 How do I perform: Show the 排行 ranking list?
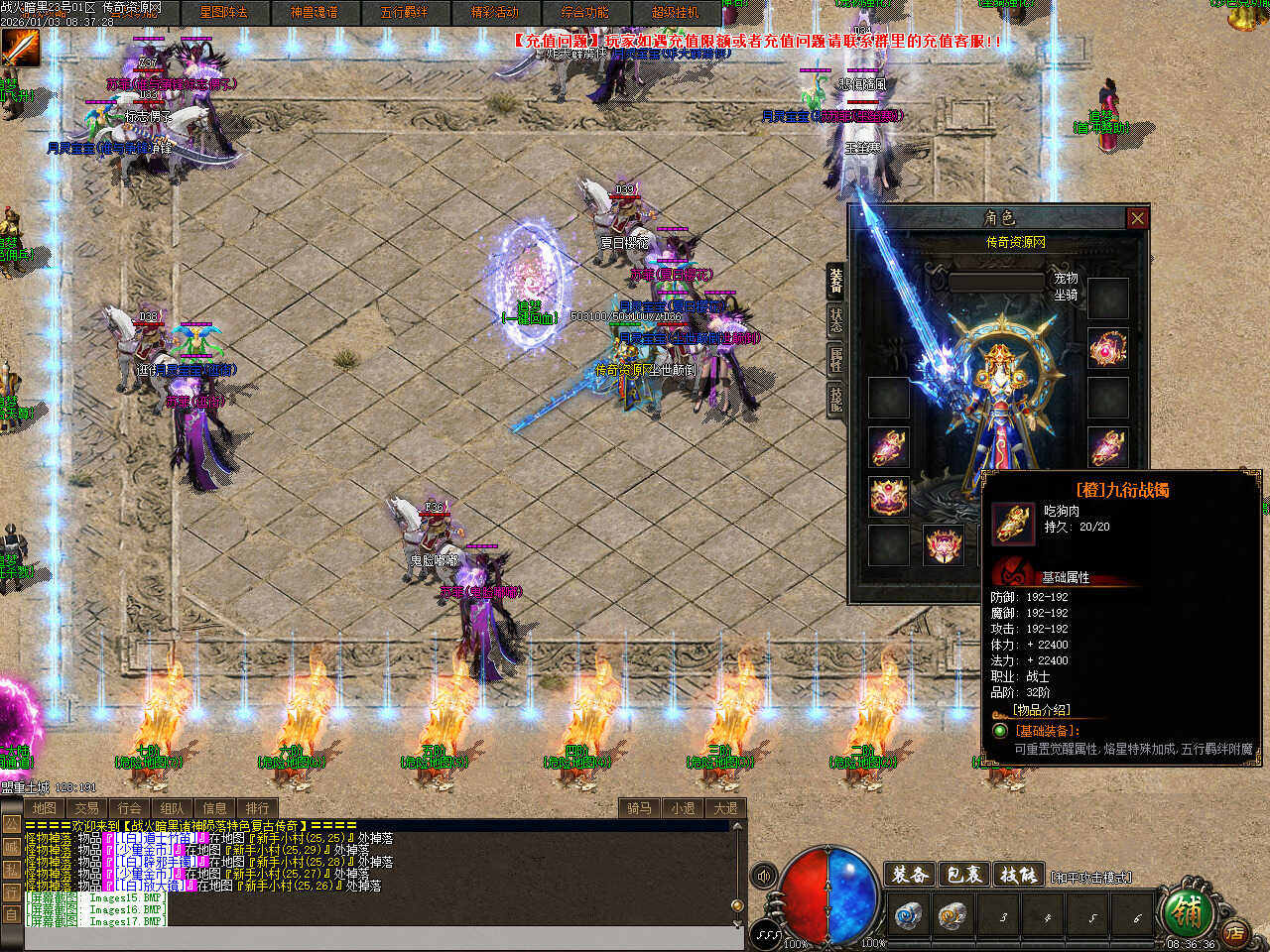[x=257, y=808]
